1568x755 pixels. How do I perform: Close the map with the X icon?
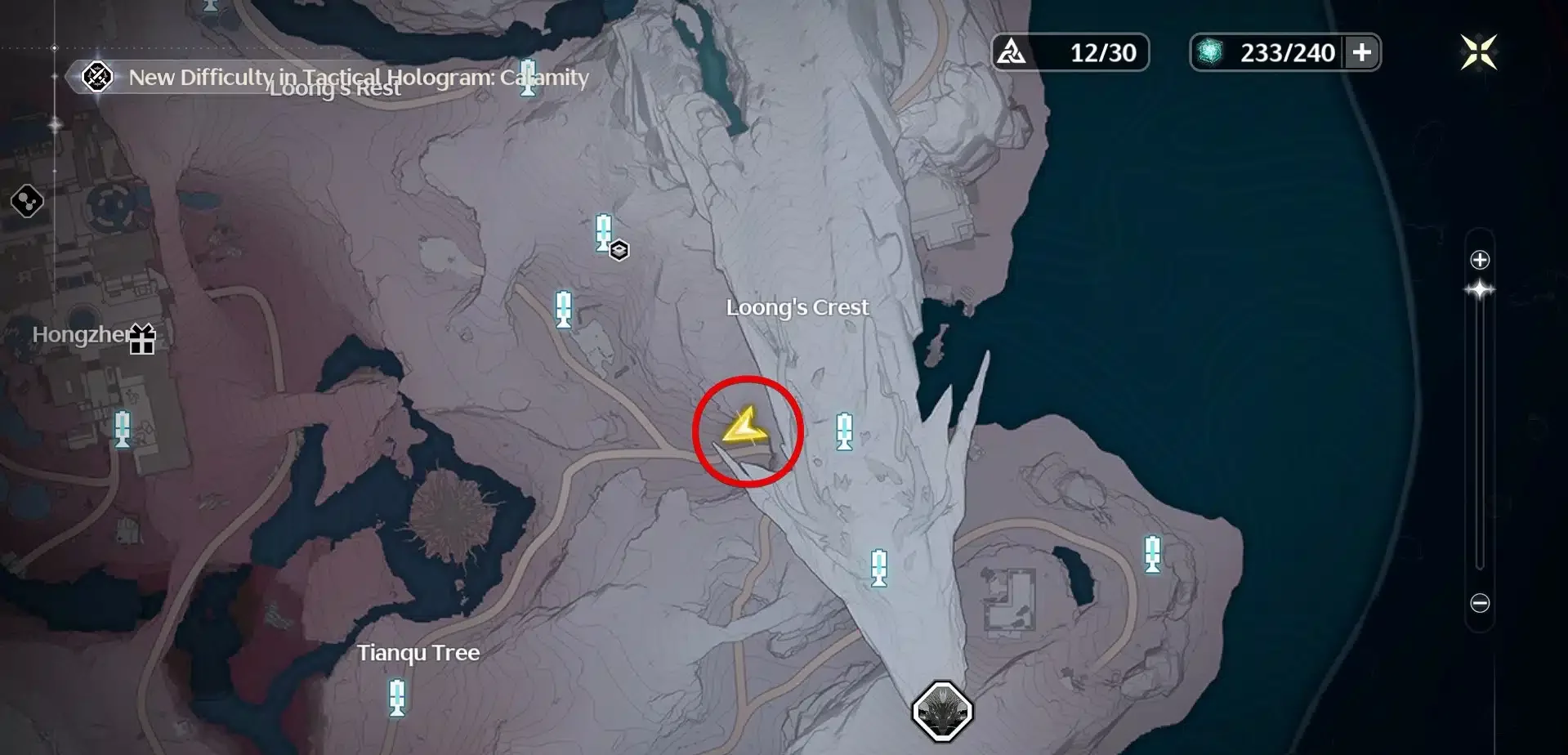pyautogui.click(x=1478, y=53)
